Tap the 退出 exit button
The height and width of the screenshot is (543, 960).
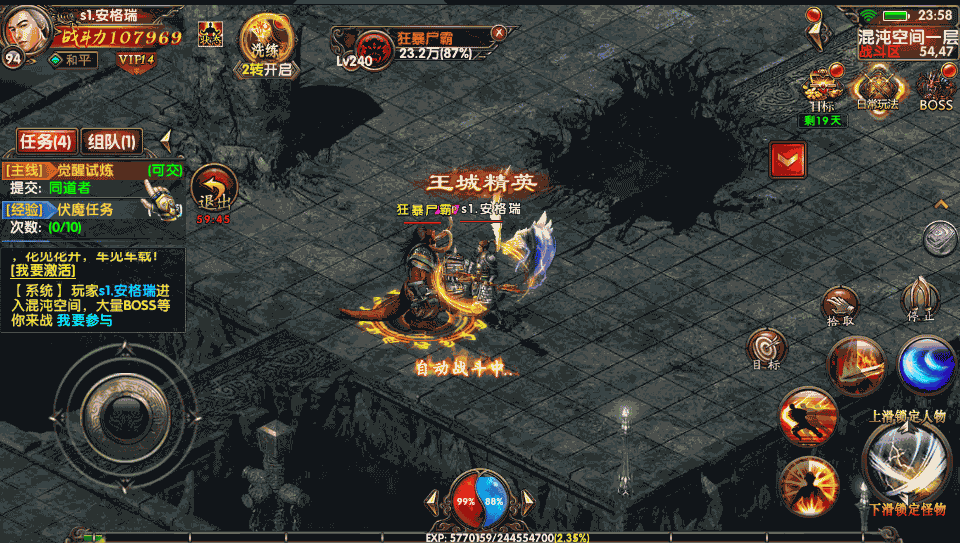(213, 190)
